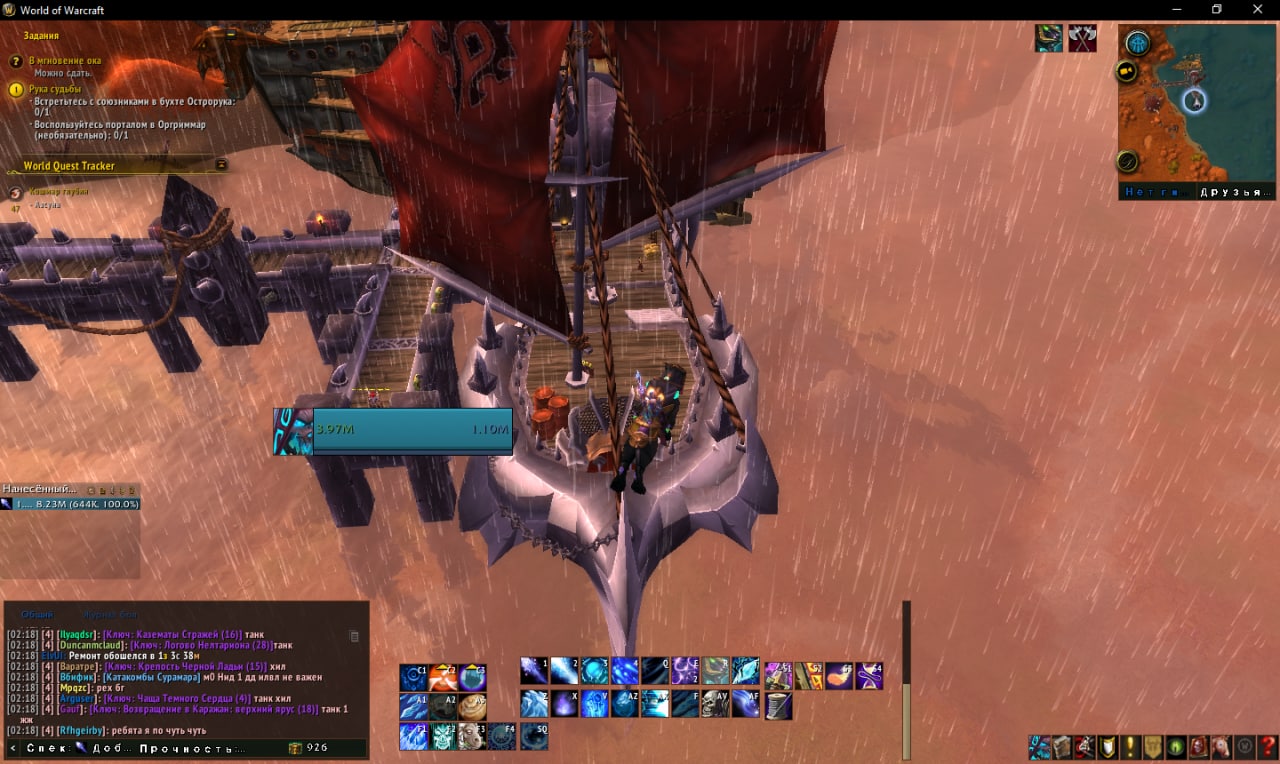Open the Друзья friends panel below the minimap
Screen dimensions: 1280x764
(1236, 192)
